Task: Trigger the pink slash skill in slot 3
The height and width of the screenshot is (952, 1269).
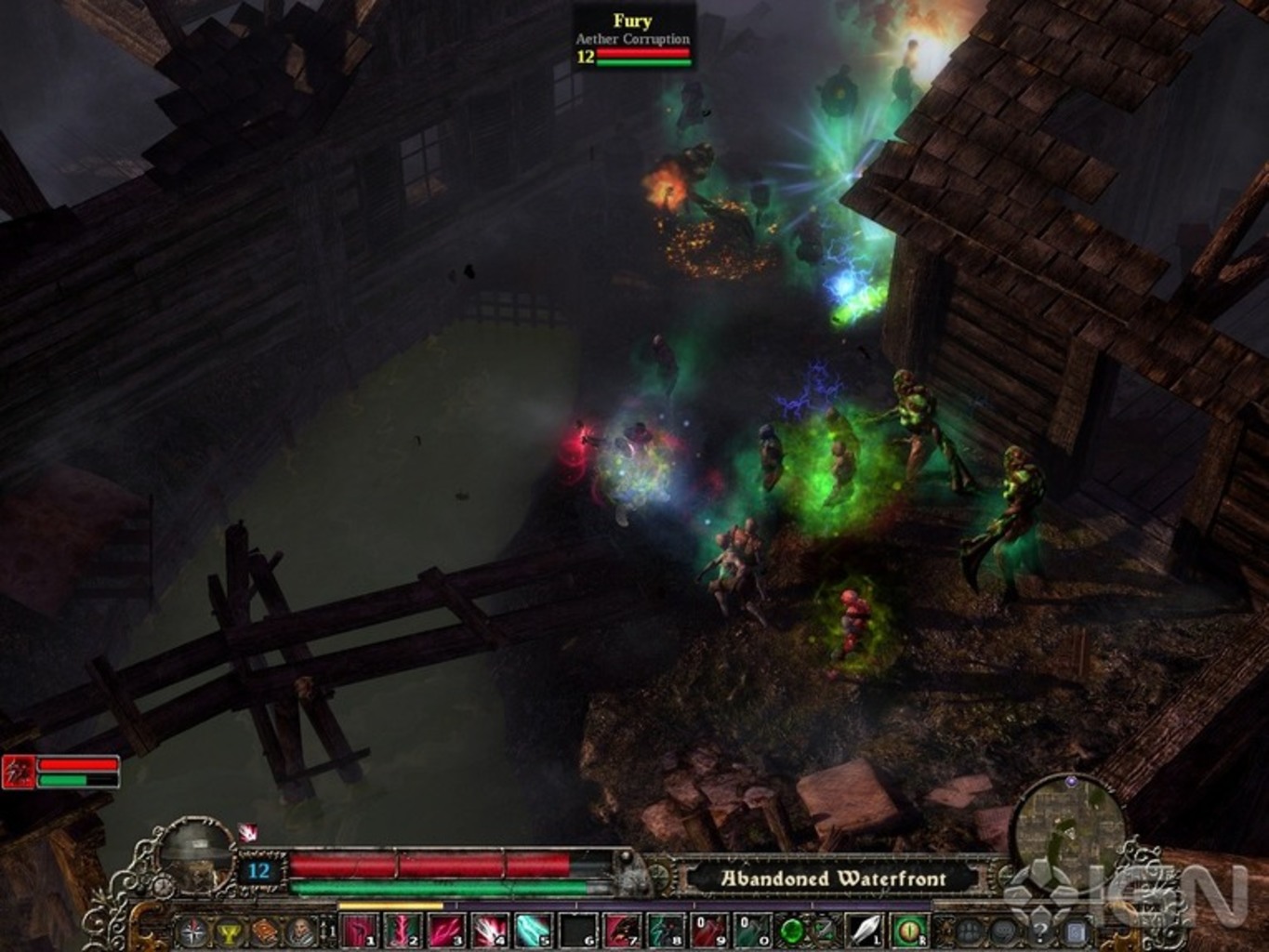Action: coord(447,931)
